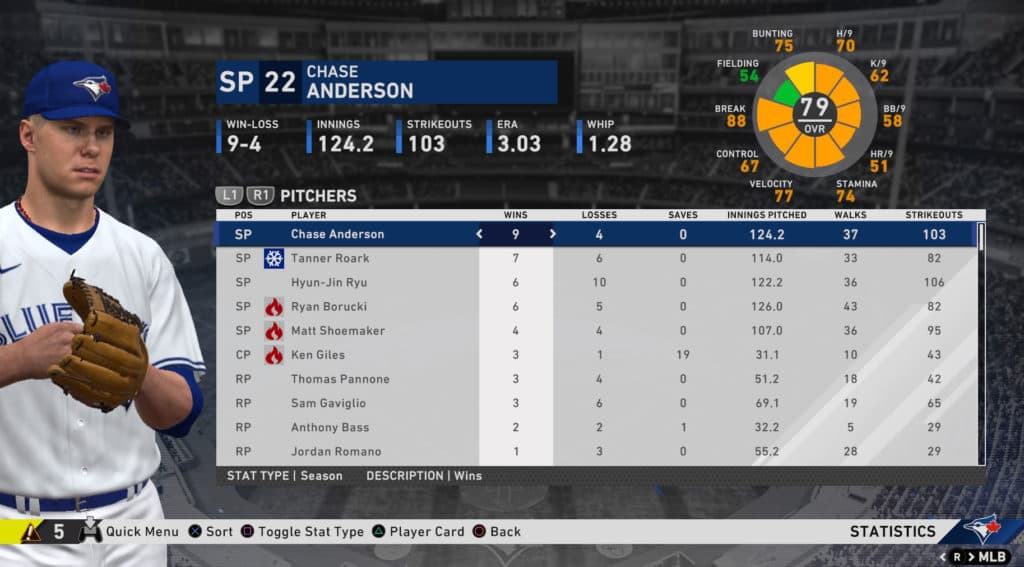Sort by the Walks column header
Screen dimensions: 1024x567
[x=850, y=215]
